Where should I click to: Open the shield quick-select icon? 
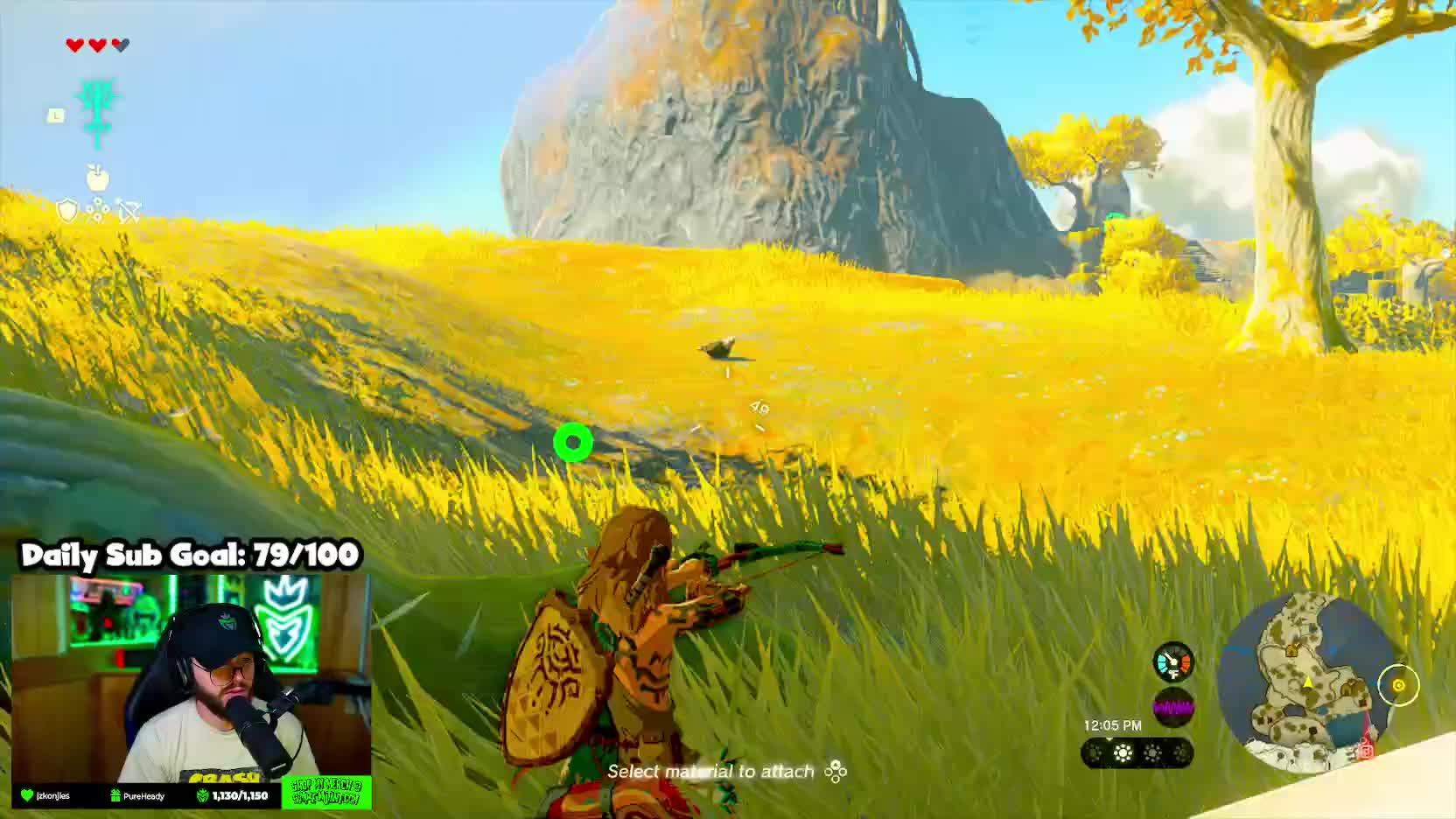click(x=67, y=211)
